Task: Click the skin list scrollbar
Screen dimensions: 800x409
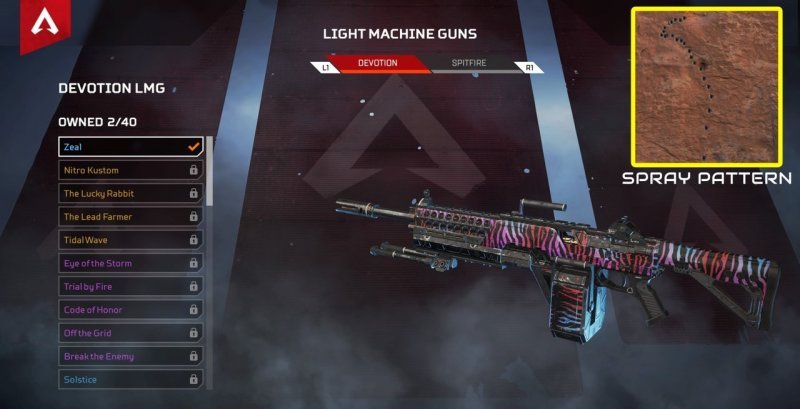Action: 209,172
